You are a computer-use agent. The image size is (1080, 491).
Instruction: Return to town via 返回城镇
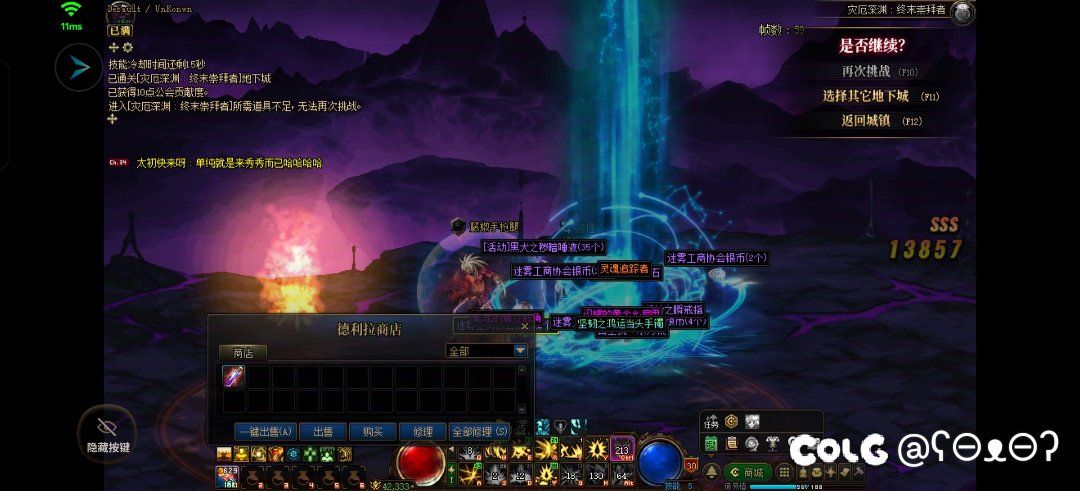coord(864,120)
